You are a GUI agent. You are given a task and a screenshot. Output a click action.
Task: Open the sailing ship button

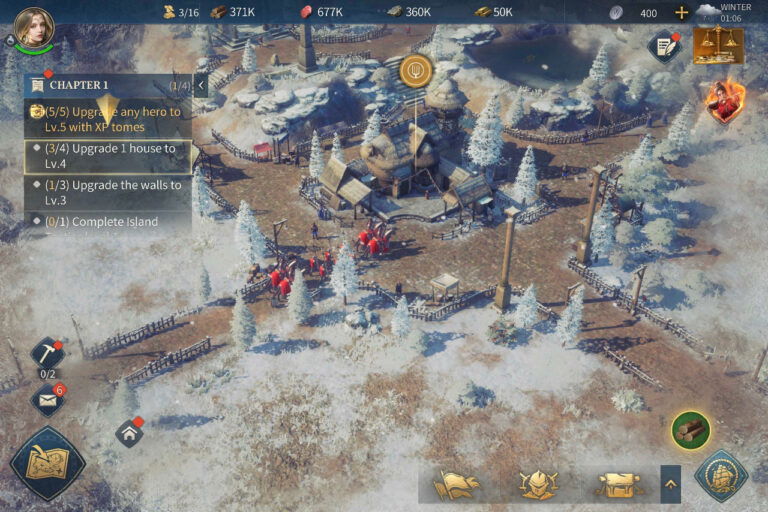pyautogui.click(x=721, y=475)
